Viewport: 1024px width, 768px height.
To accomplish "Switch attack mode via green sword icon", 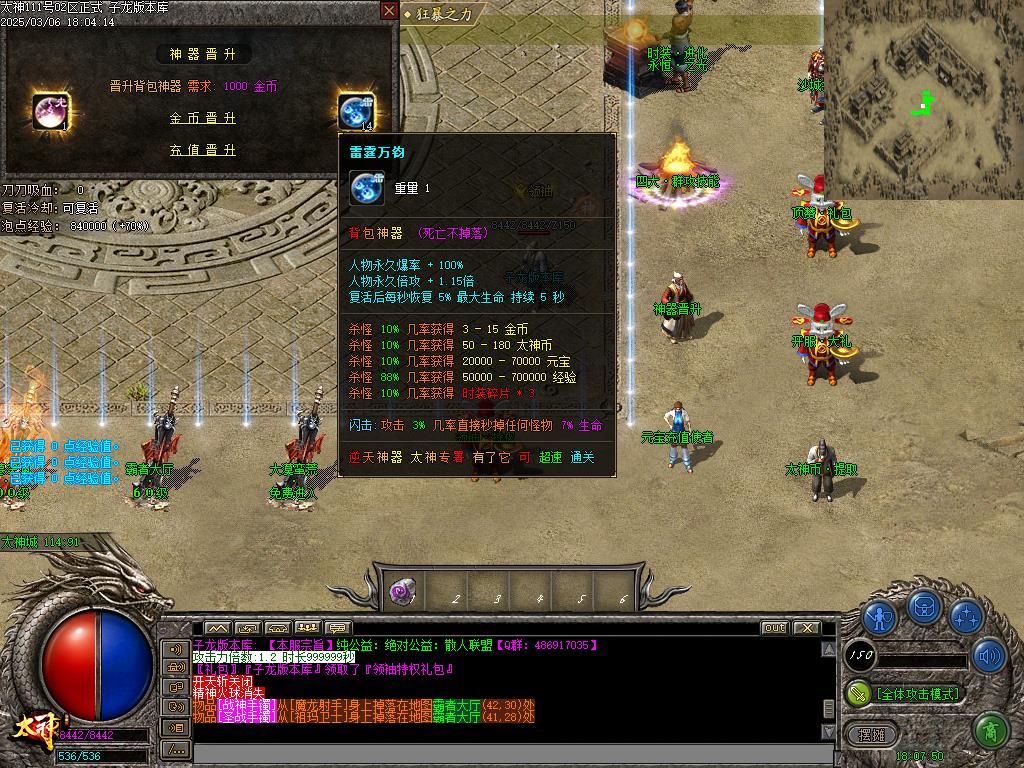I will click(x=859, y=692).
